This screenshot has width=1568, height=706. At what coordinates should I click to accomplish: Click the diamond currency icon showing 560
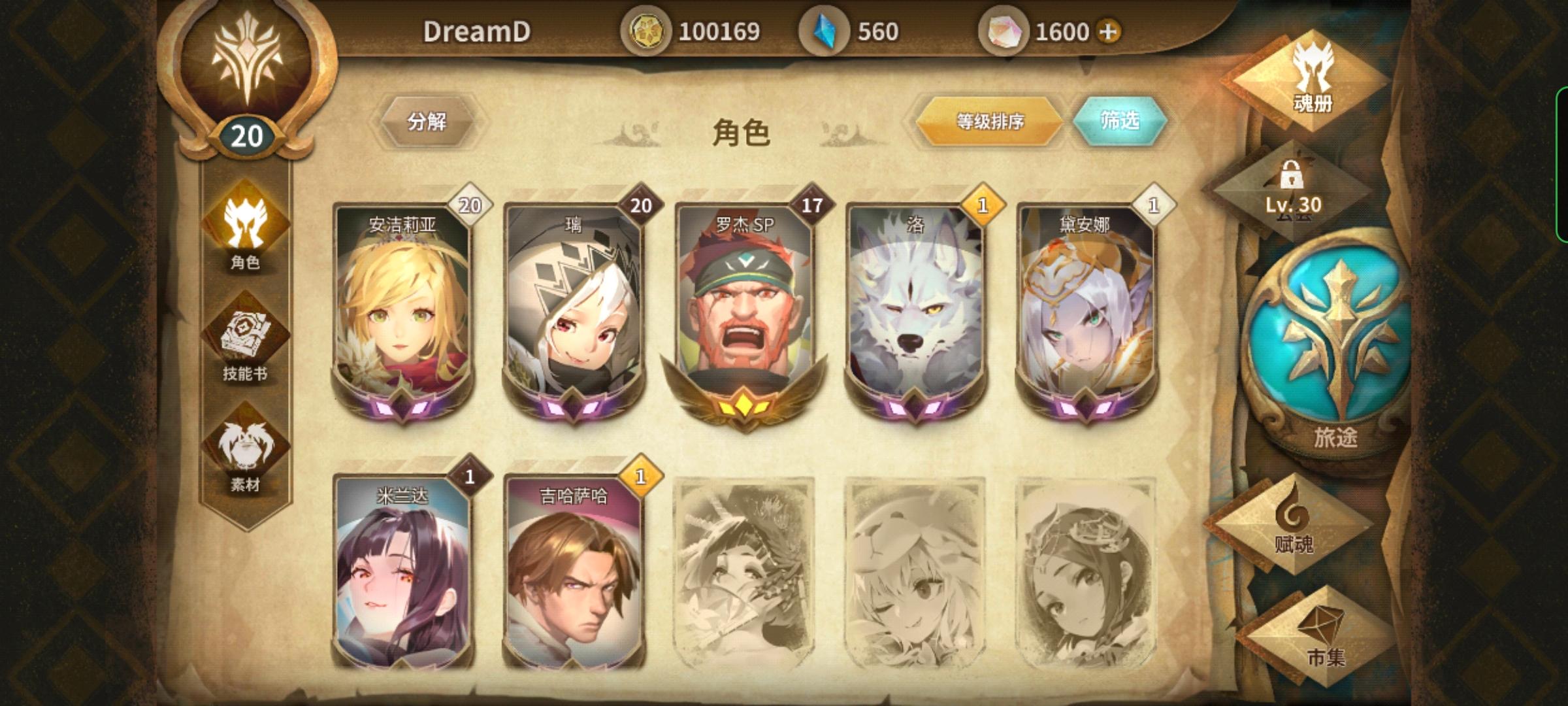click(825, 29)
